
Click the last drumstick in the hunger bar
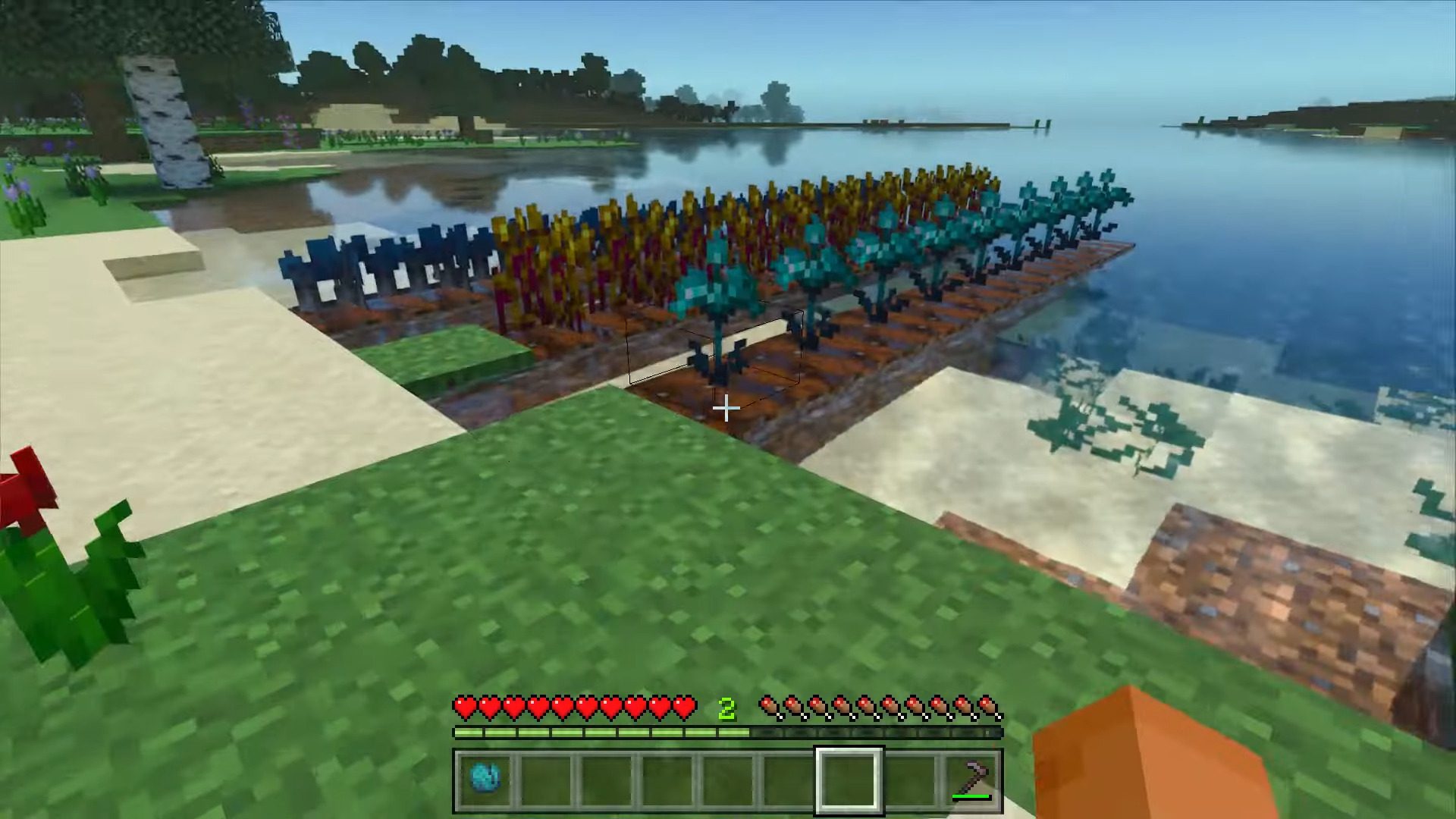click(988, 706)
